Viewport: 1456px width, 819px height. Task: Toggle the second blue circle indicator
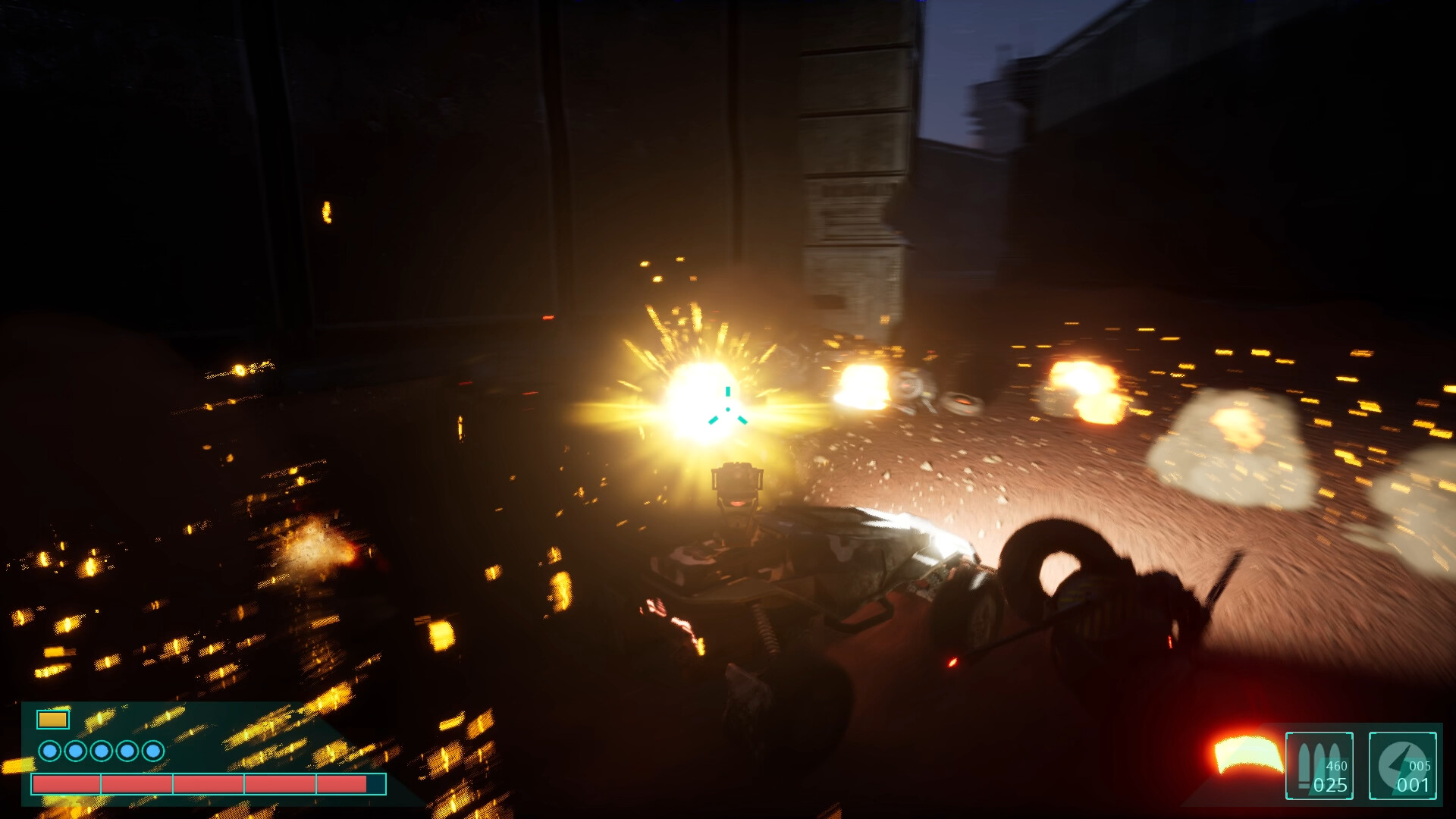[75, 752]
